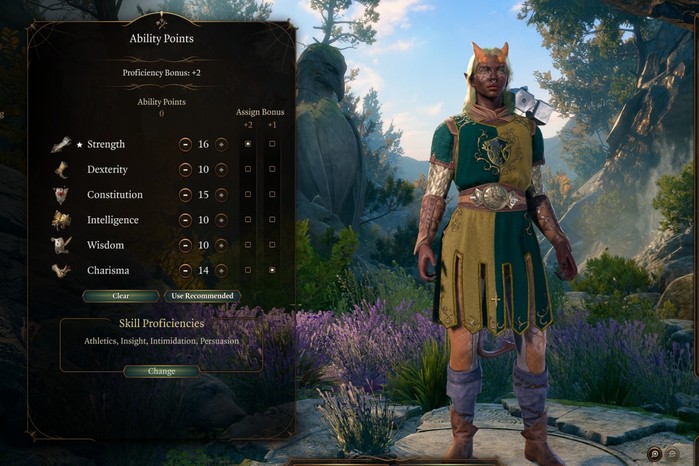
Task: Apply the Use Recommended ability spread
Action: [x=202, y=296]
